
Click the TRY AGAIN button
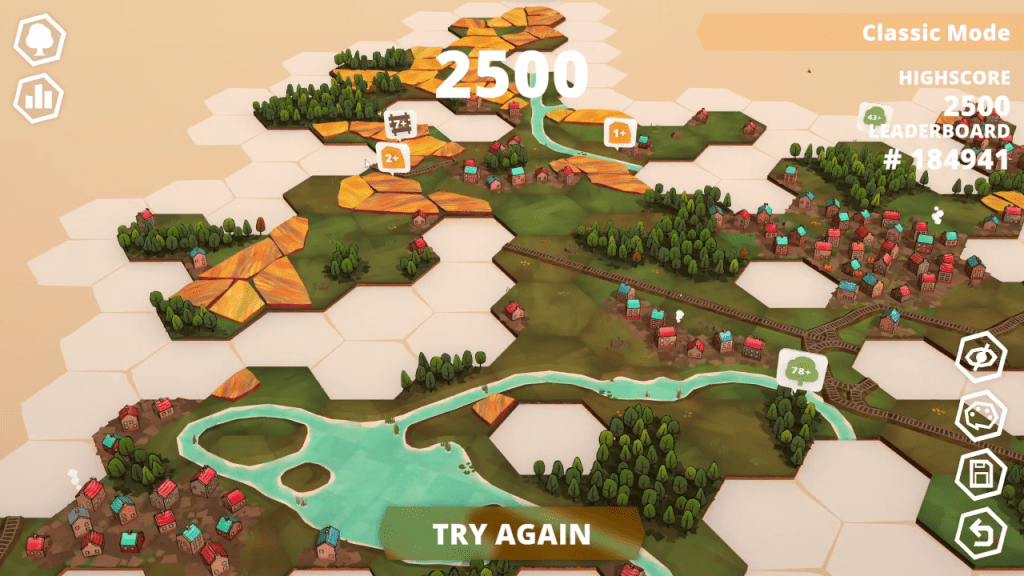click(511, 534)
